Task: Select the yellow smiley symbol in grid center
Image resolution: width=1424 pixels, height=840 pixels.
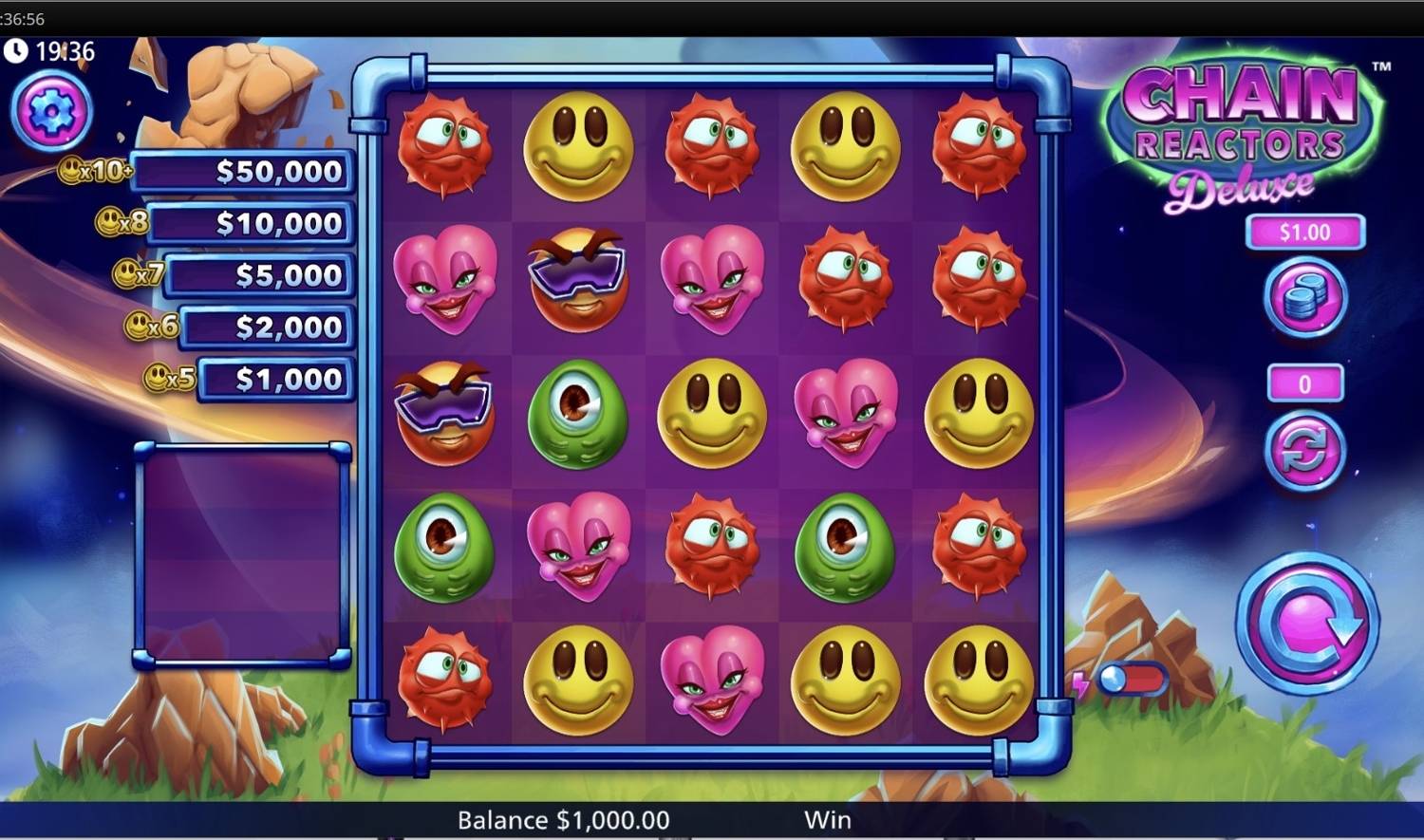Action: 710,415
